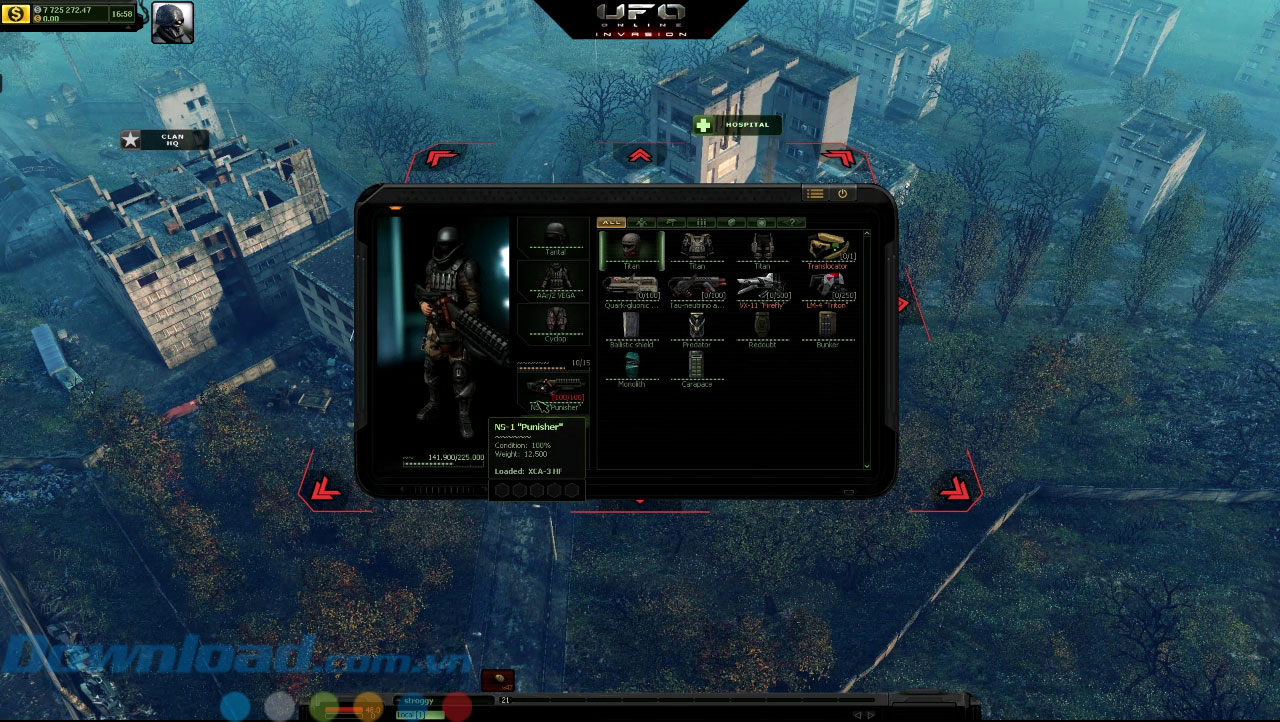Open the list menu button in inventory
Screen dimensions: 1280x722
tap(815, 194)
